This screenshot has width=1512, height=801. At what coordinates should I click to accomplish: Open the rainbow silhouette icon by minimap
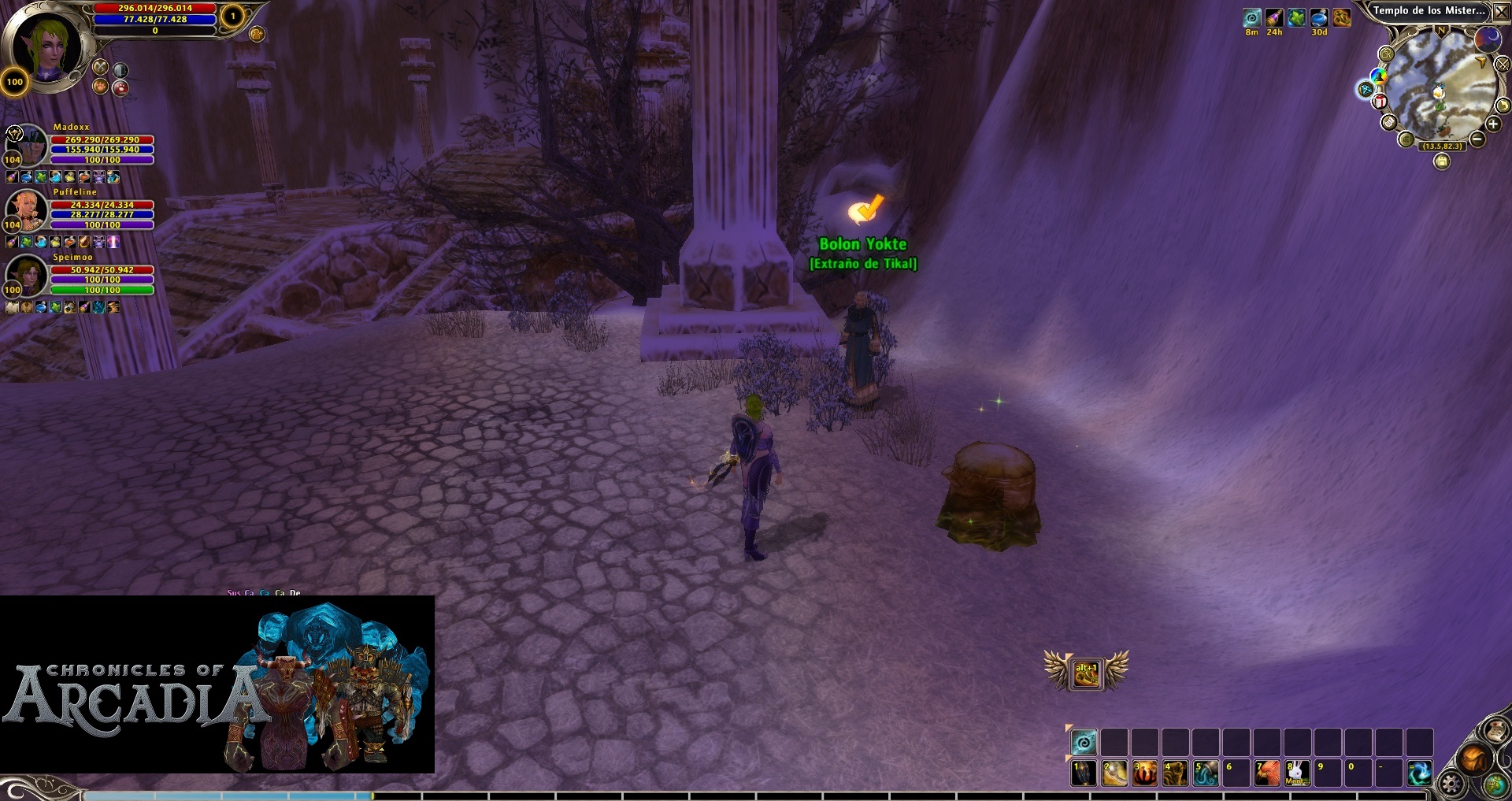pyautogui.click(x=1378, y=76)
